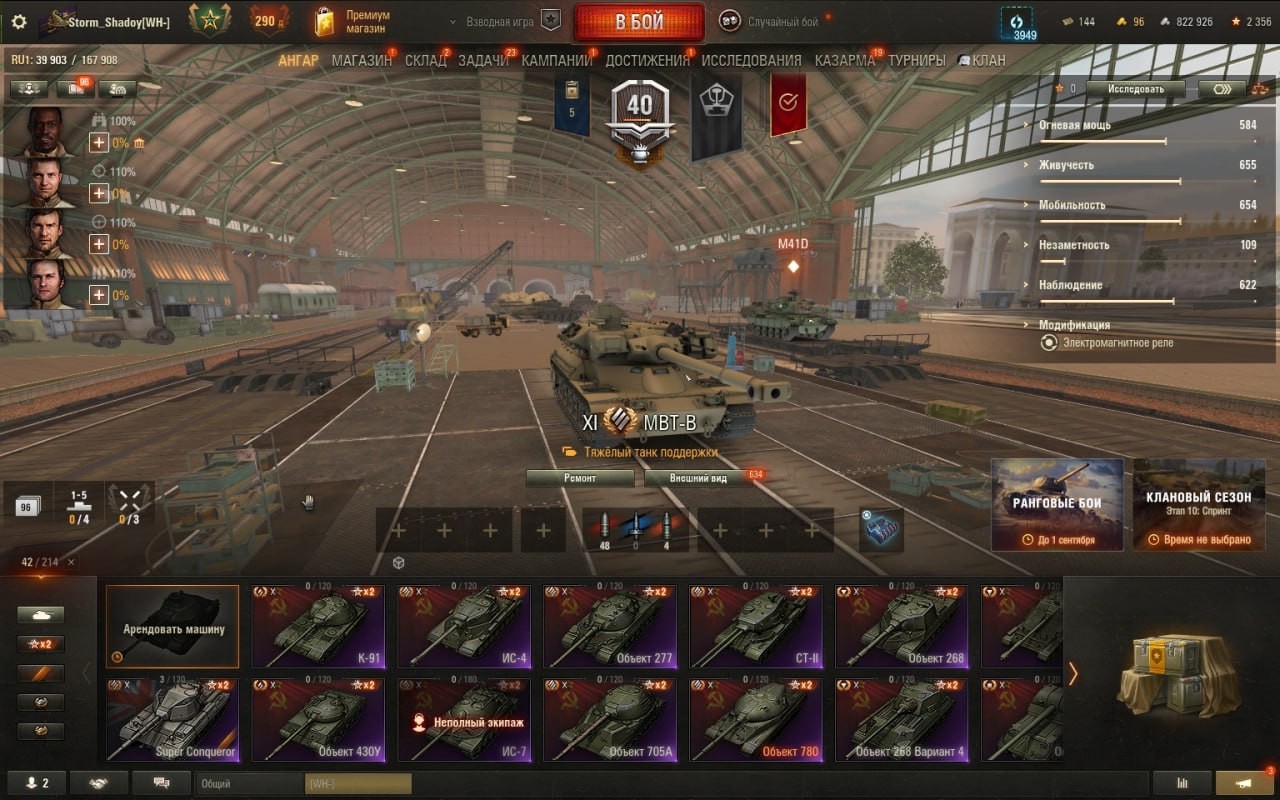Viewport: 1280px width, 800px height.
Task: Switch to the МАГАЗИН tab
Action: [x=361, y=60]
